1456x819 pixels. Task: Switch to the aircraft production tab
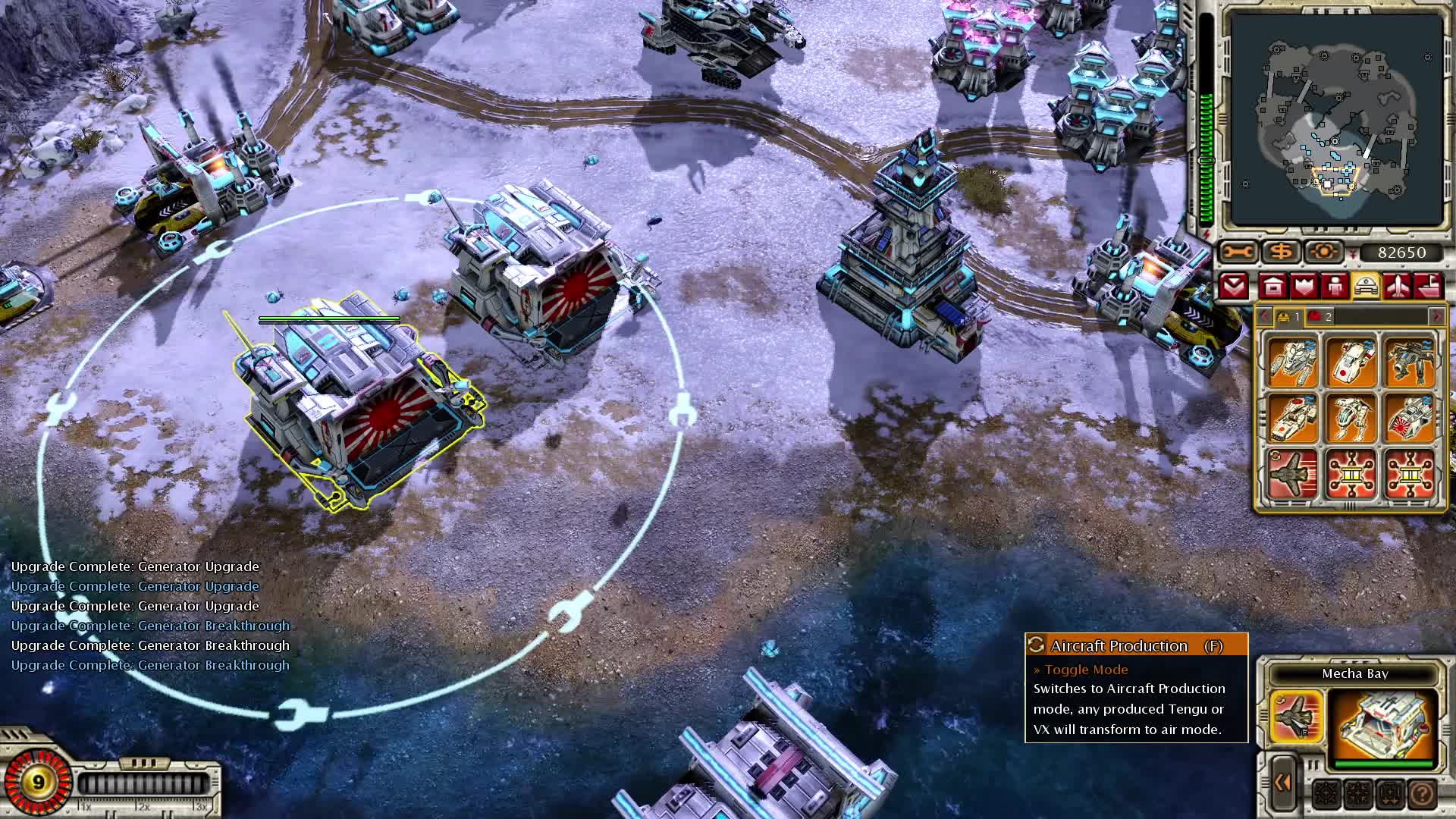tap(1398, 286)
